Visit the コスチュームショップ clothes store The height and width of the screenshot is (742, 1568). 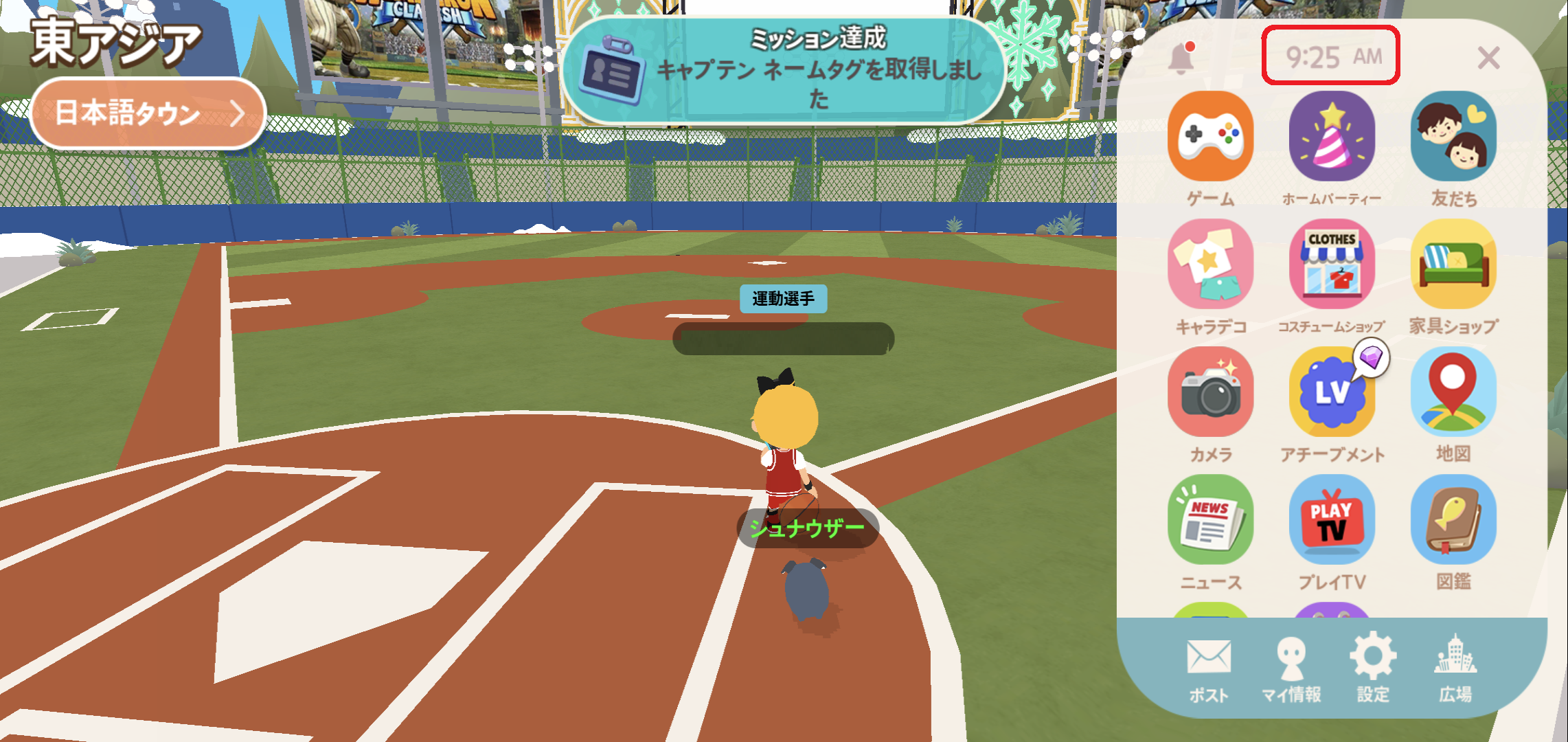point(1332,265)
